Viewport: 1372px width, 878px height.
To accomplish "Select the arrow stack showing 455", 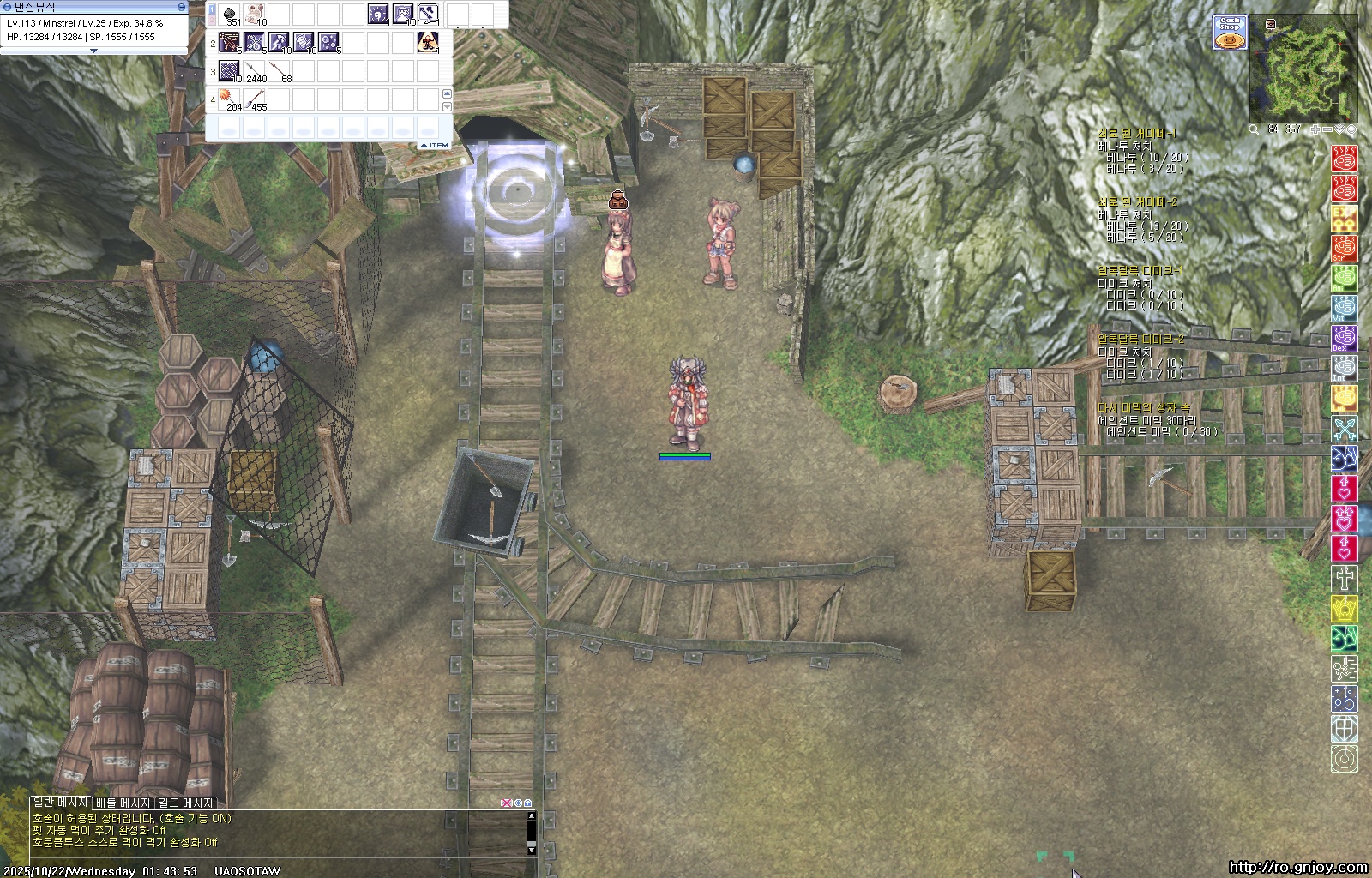I will (x=256, y=99).
